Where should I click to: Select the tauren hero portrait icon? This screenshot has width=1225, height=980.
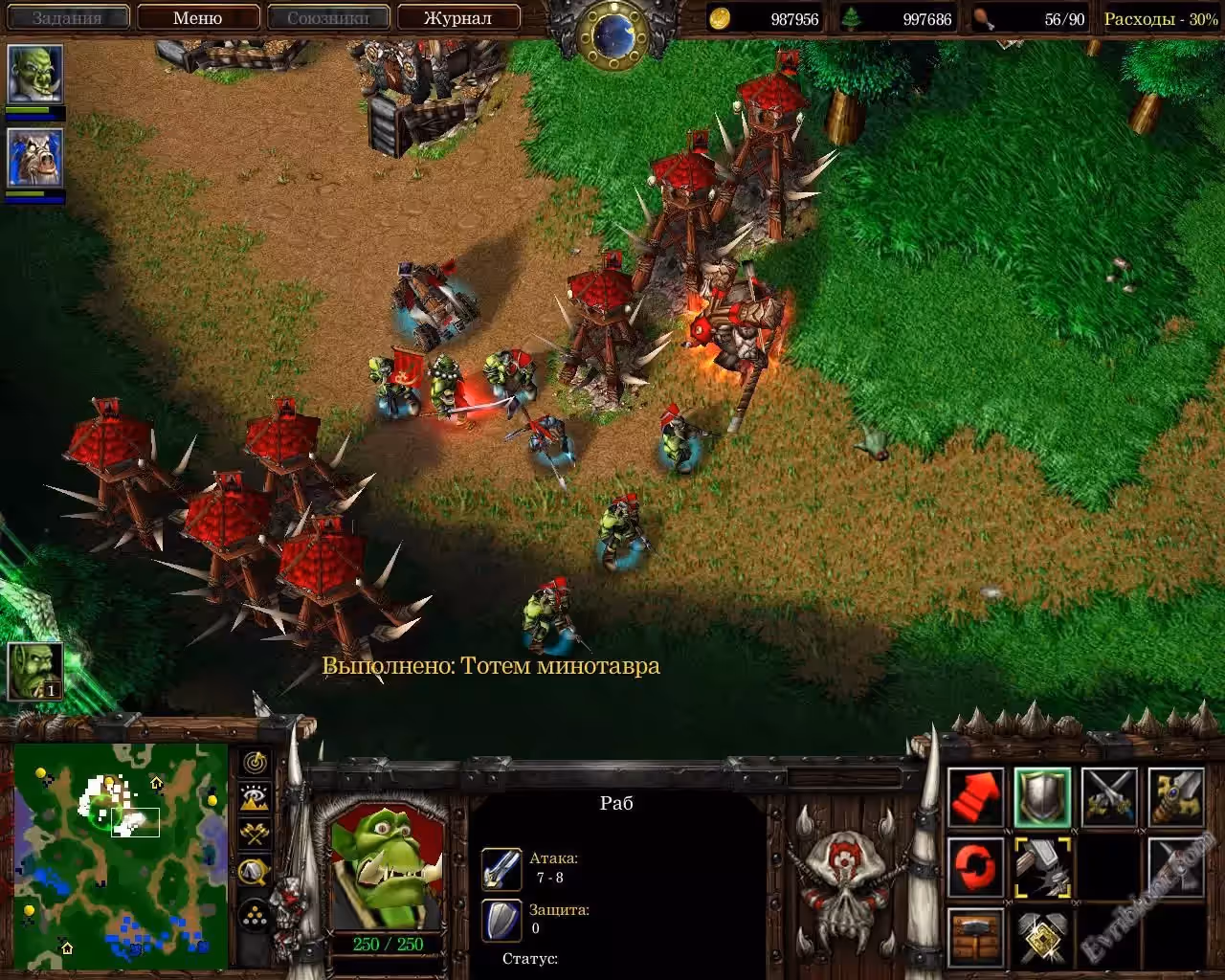(35, 158)
